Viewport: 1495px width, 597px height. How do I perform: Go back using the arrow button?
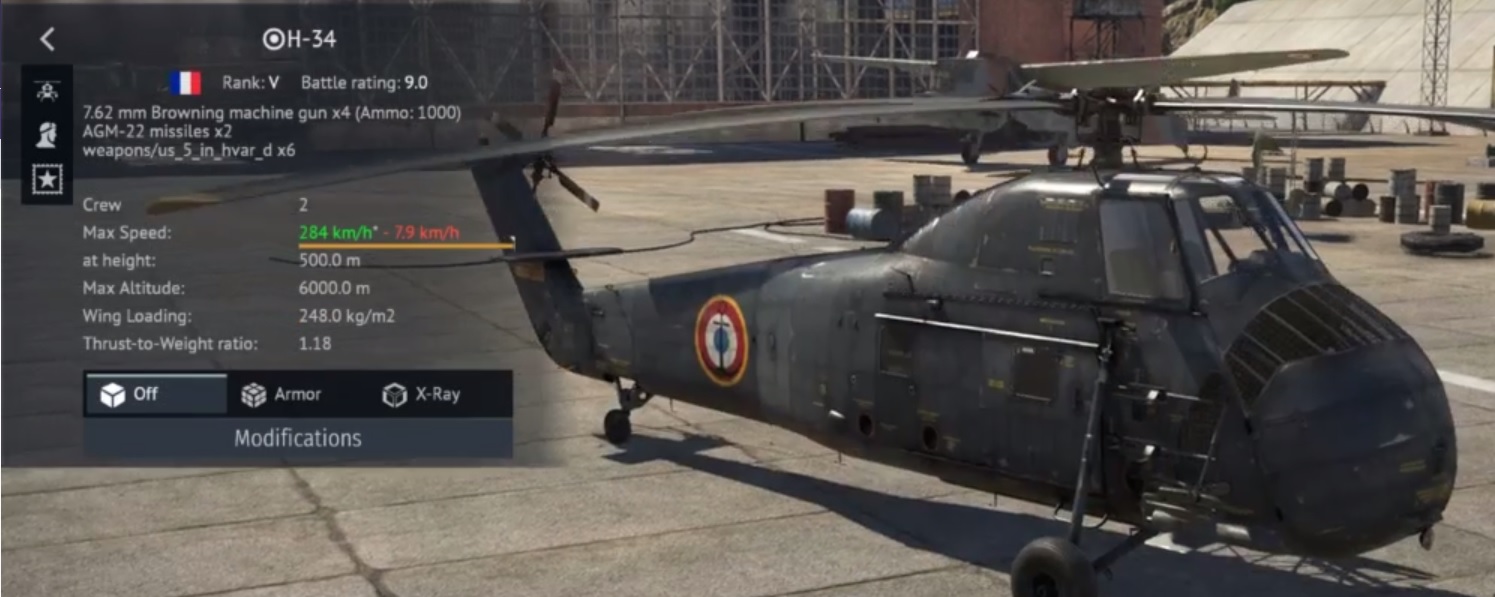click(47, 39)
